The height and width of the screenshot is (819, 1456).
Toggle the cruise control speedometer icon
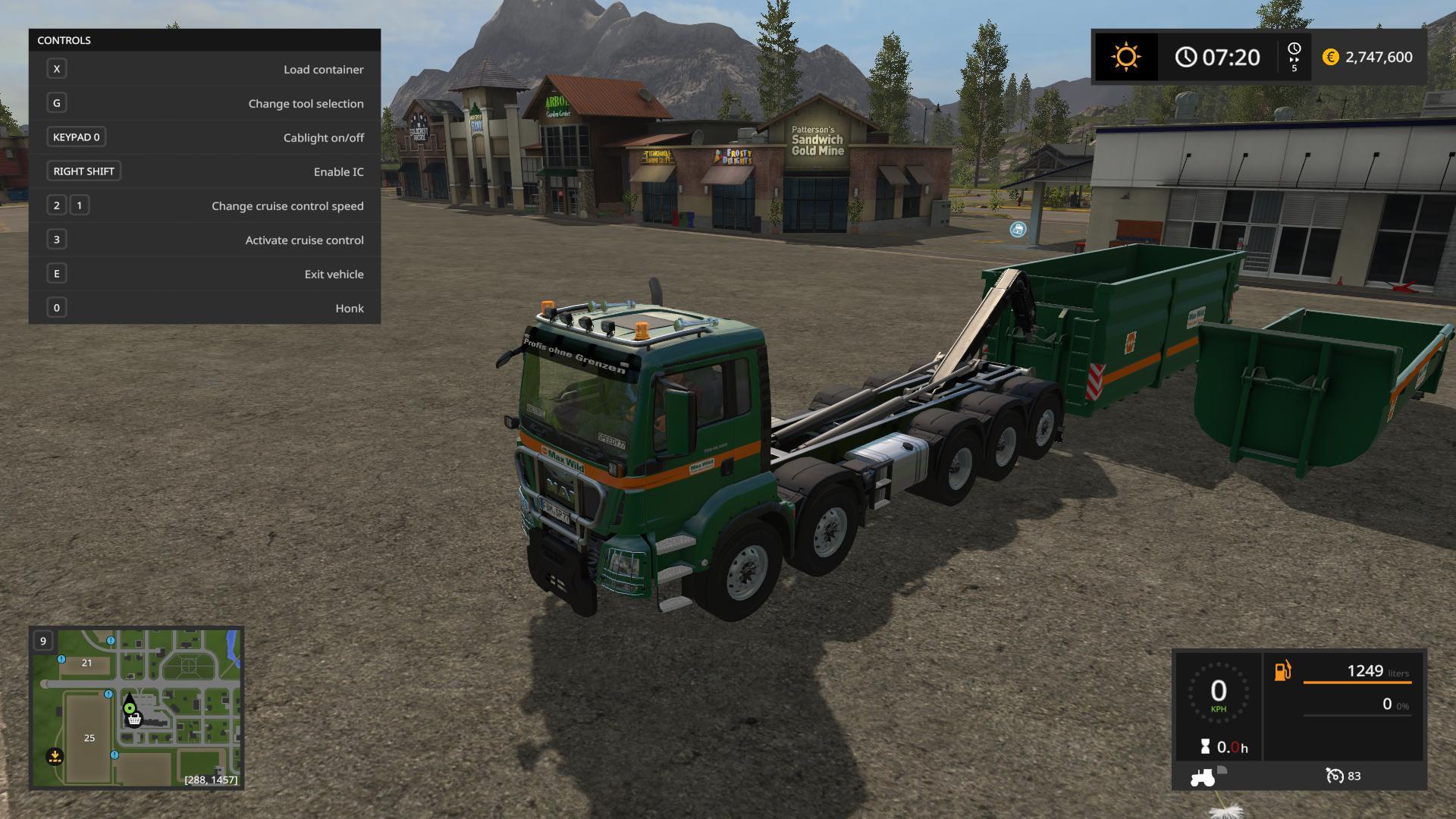click(x=1334, y=776)
